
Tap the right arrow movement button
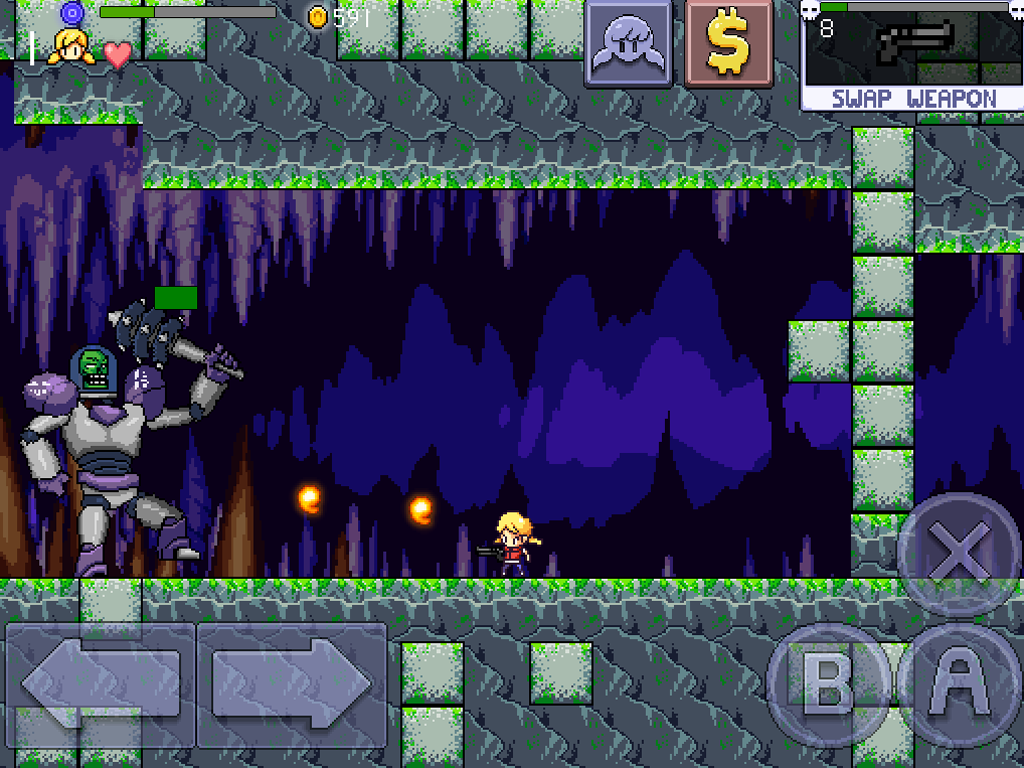click(292, 685)
